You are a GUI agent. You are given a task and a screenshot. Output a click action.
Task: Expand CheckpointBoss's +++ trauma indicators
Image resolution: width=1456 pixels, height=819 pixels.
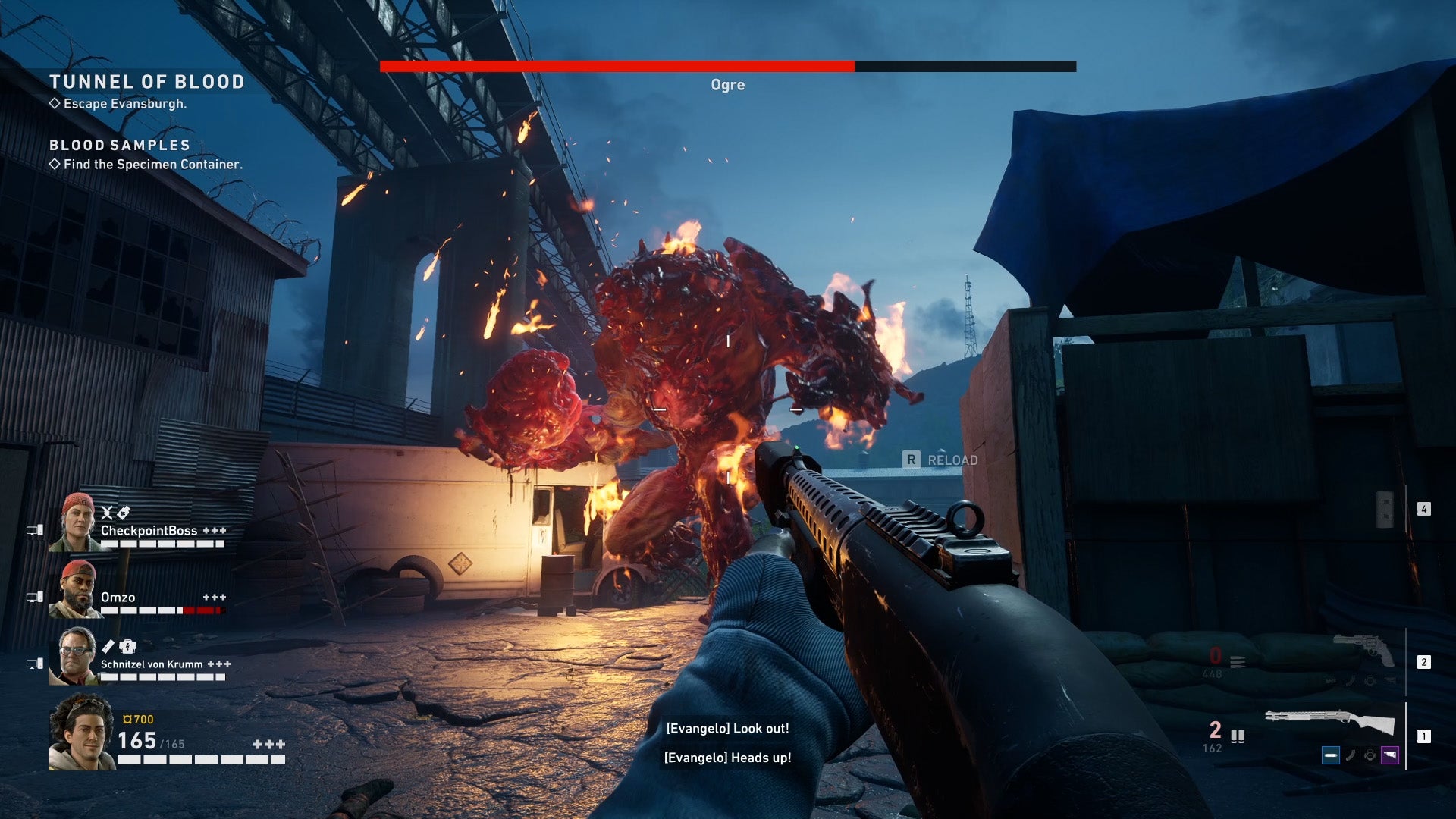point(215,531)
